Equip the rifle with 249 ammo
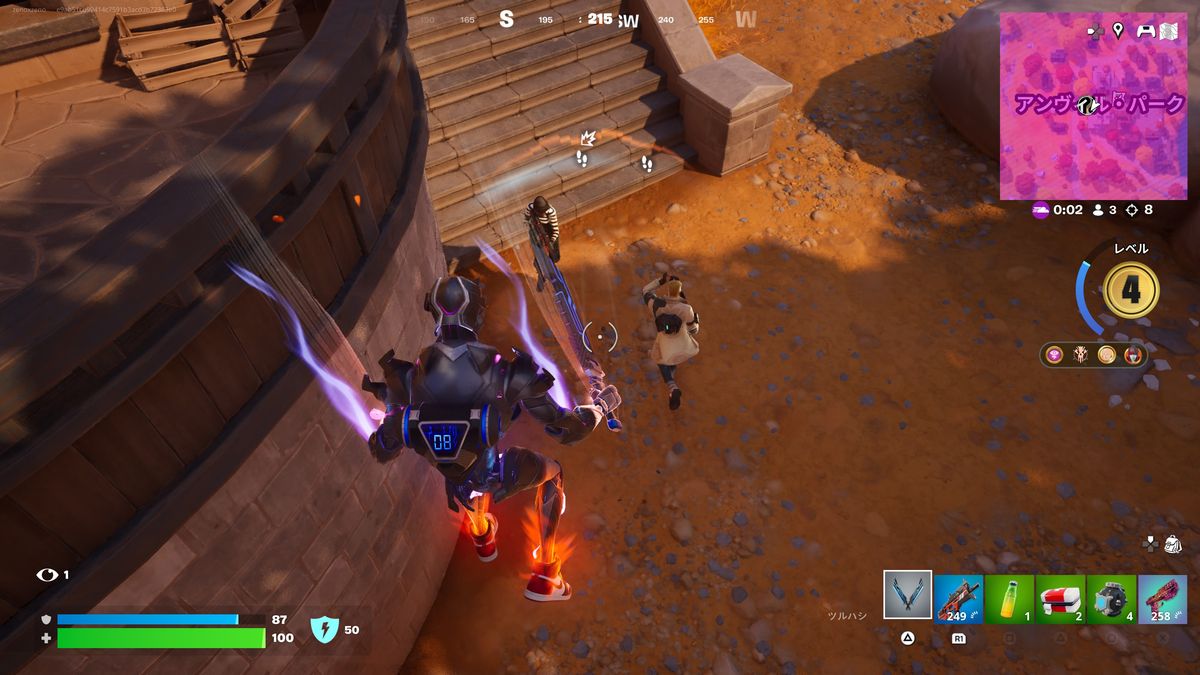The height and width of the screenshot is (675, 1200). coord(958,598)
